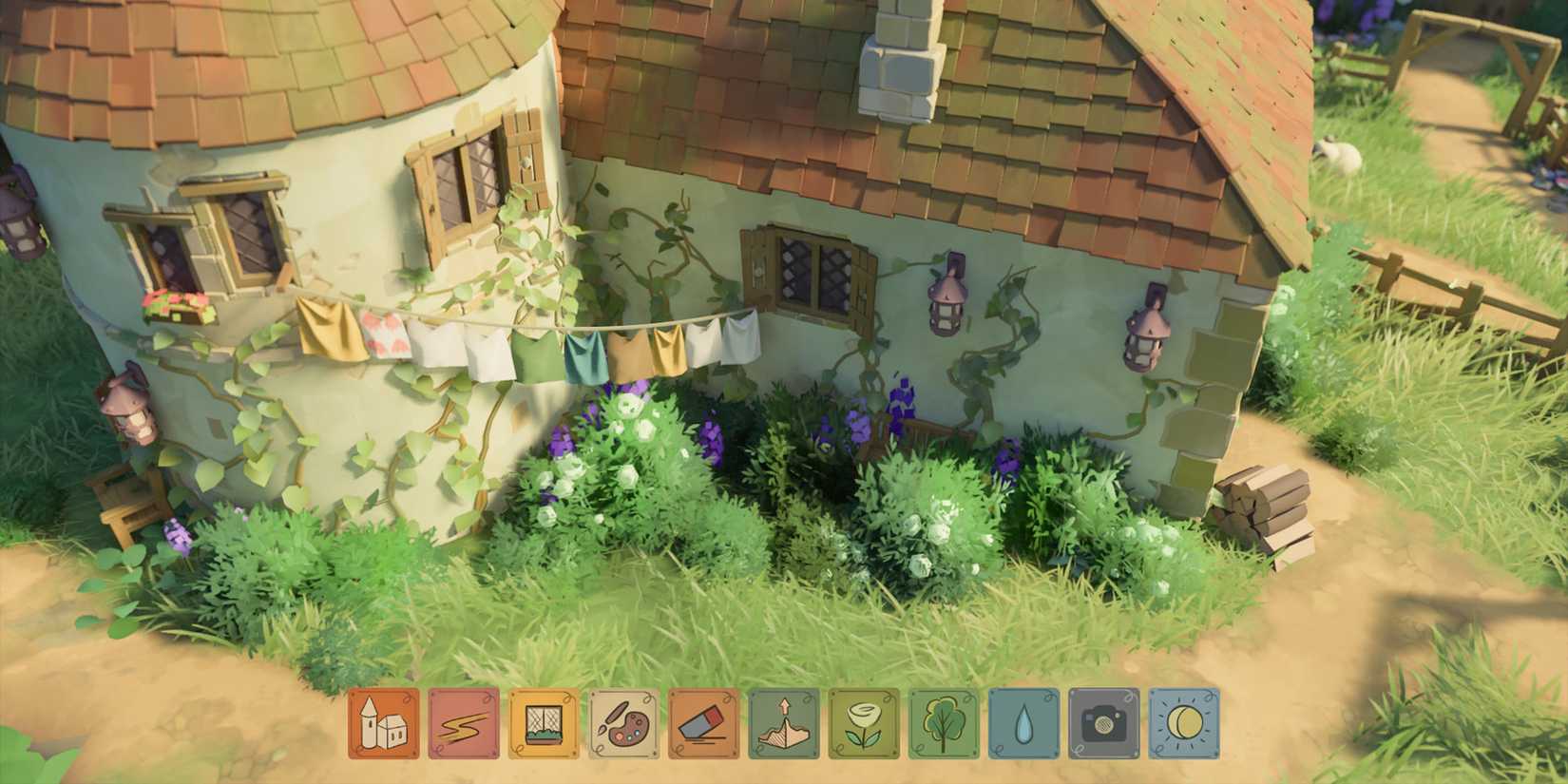Screen dimensions: 1568x784
Task: Select the Buildings tool
Action: click(387, 722)
